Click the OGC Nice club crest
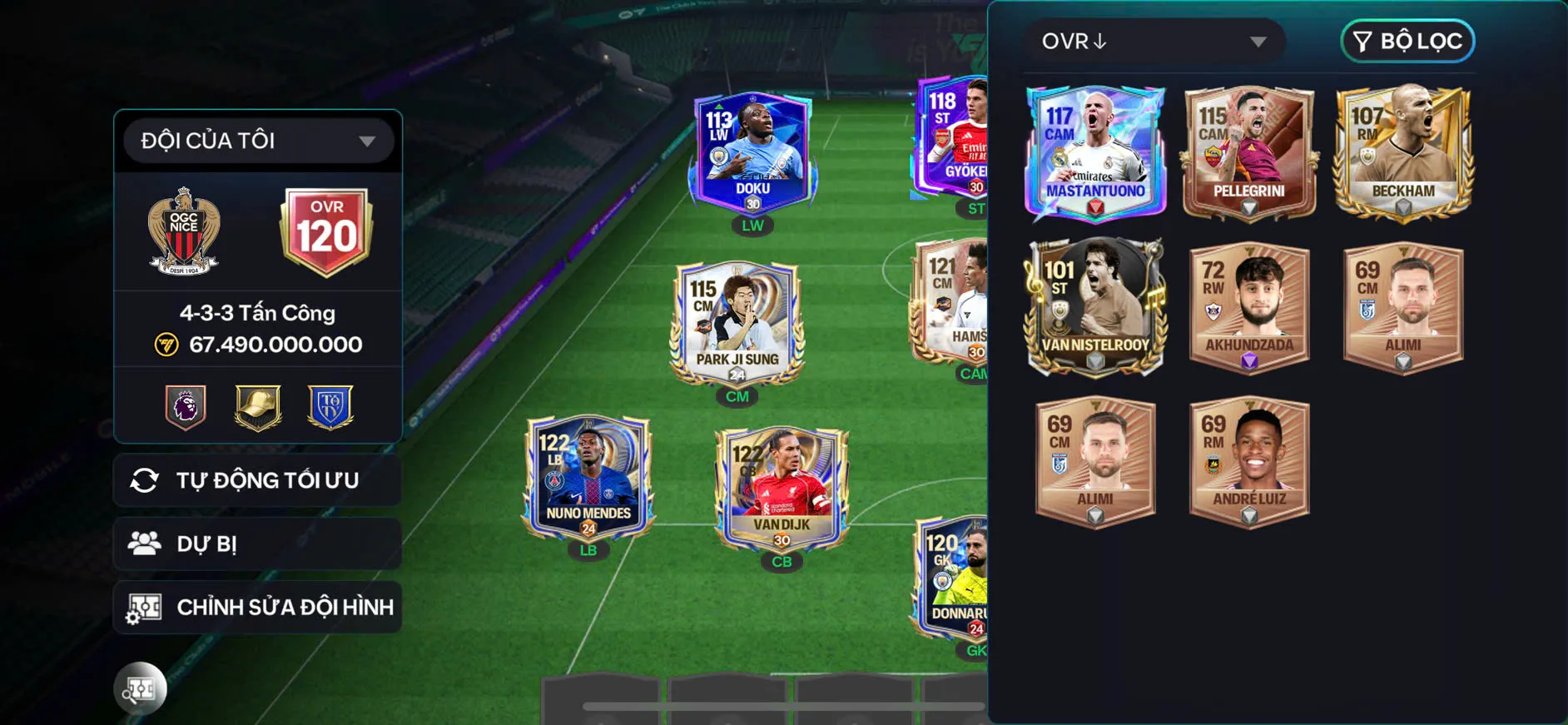This screenshot has width=1568, height=725. pos(184,232)
